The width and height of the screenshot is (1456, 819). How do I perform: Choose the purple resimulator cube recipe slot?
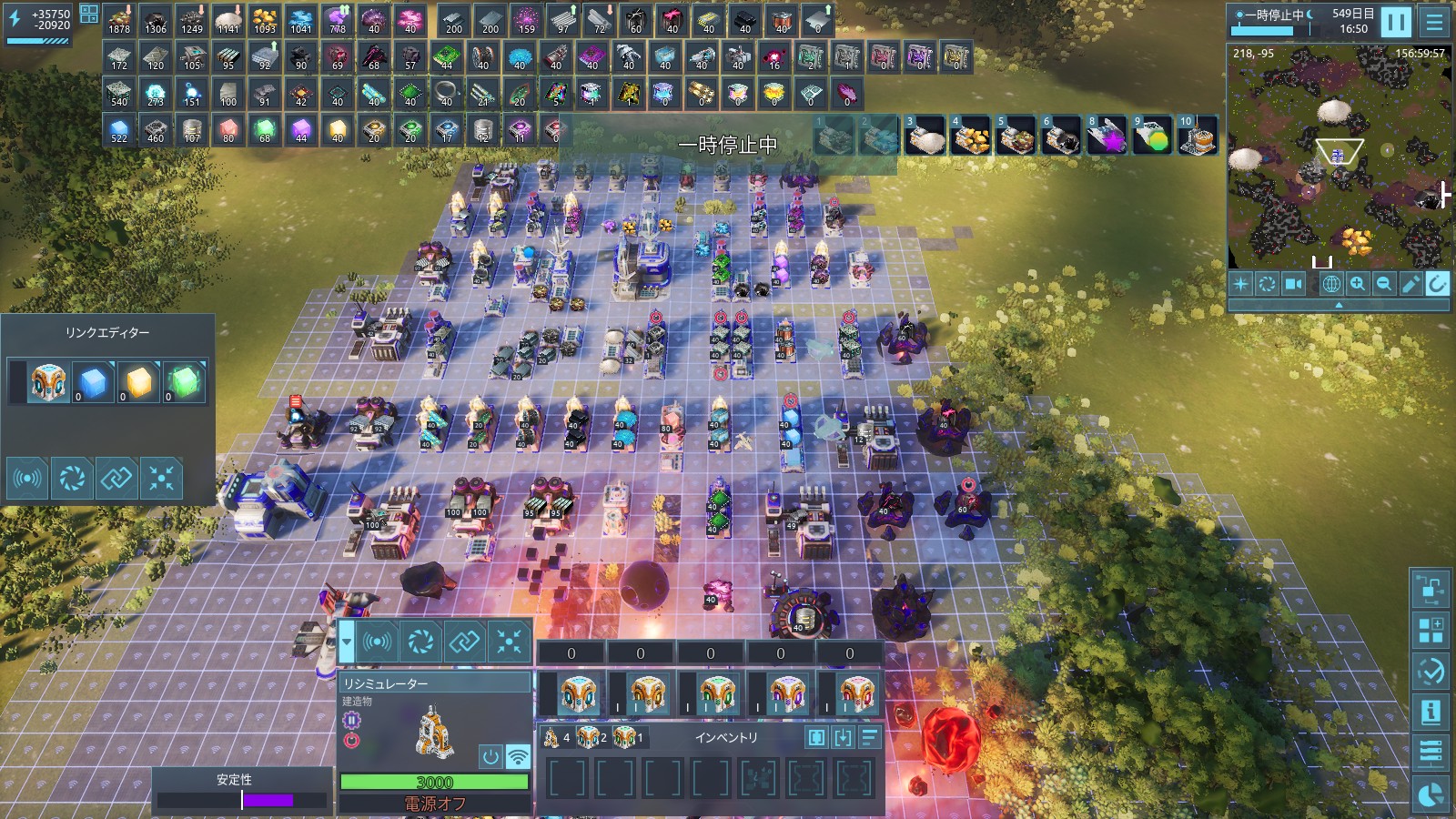tap(787, 695)
